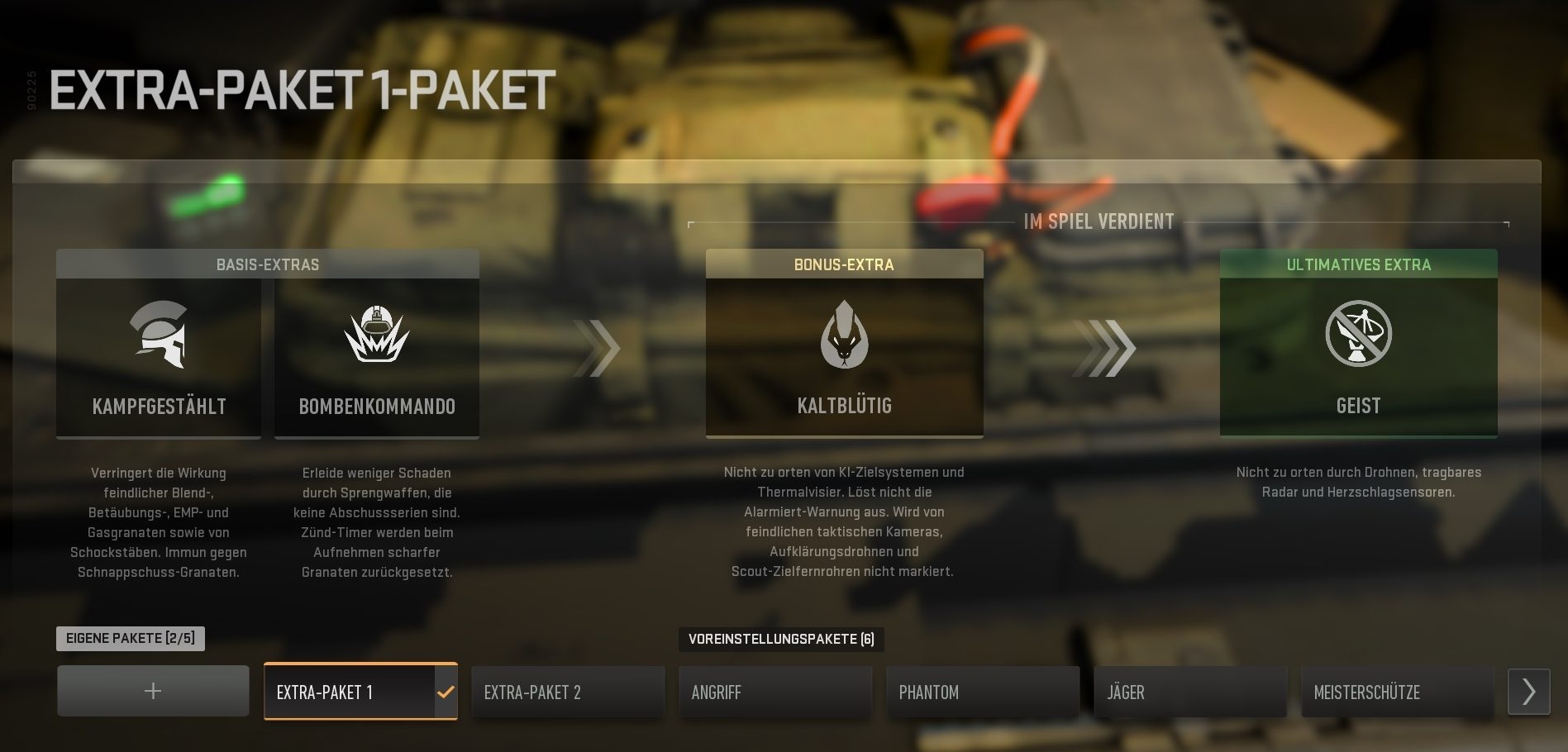Select the Kampfgestählt base perk slot
Screen dimensions: 1568x752
(159, 357)
